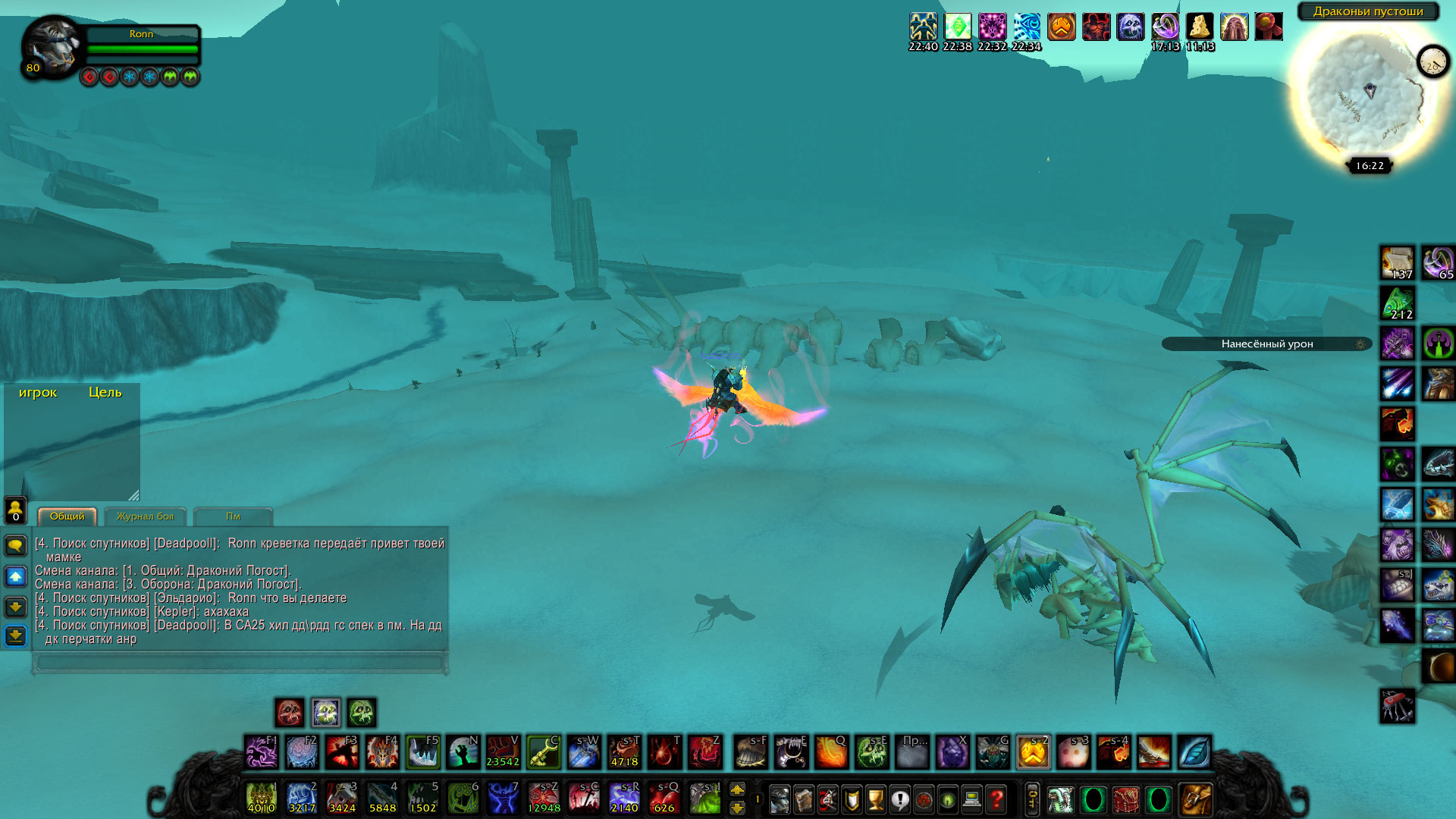Click the chat message input box
The width and height of the screenshot is (1456, 819).
[240, 662]
